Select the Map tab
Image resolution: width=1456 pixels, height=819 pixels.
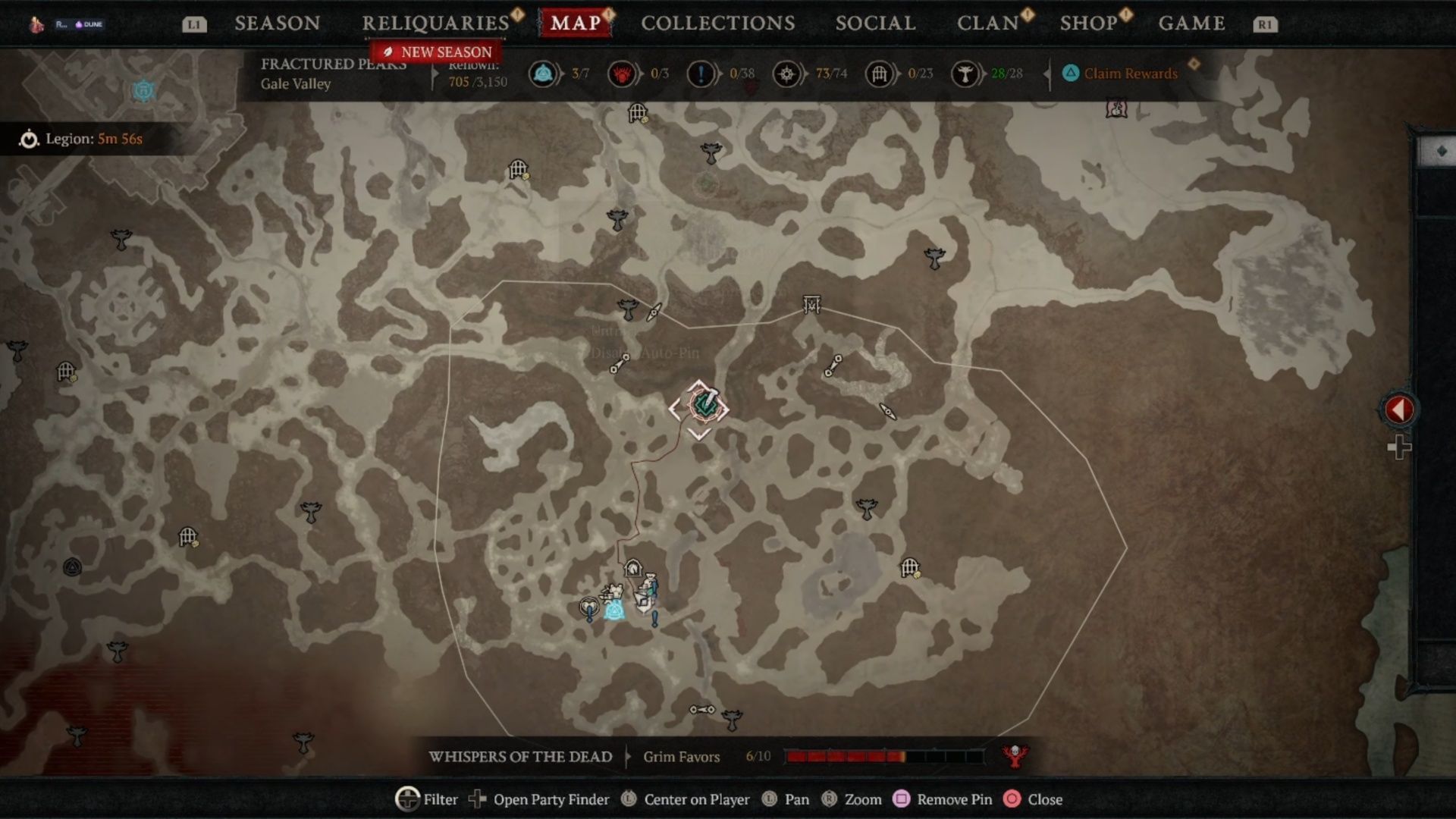pyautogui.click(x=576, y=24)
